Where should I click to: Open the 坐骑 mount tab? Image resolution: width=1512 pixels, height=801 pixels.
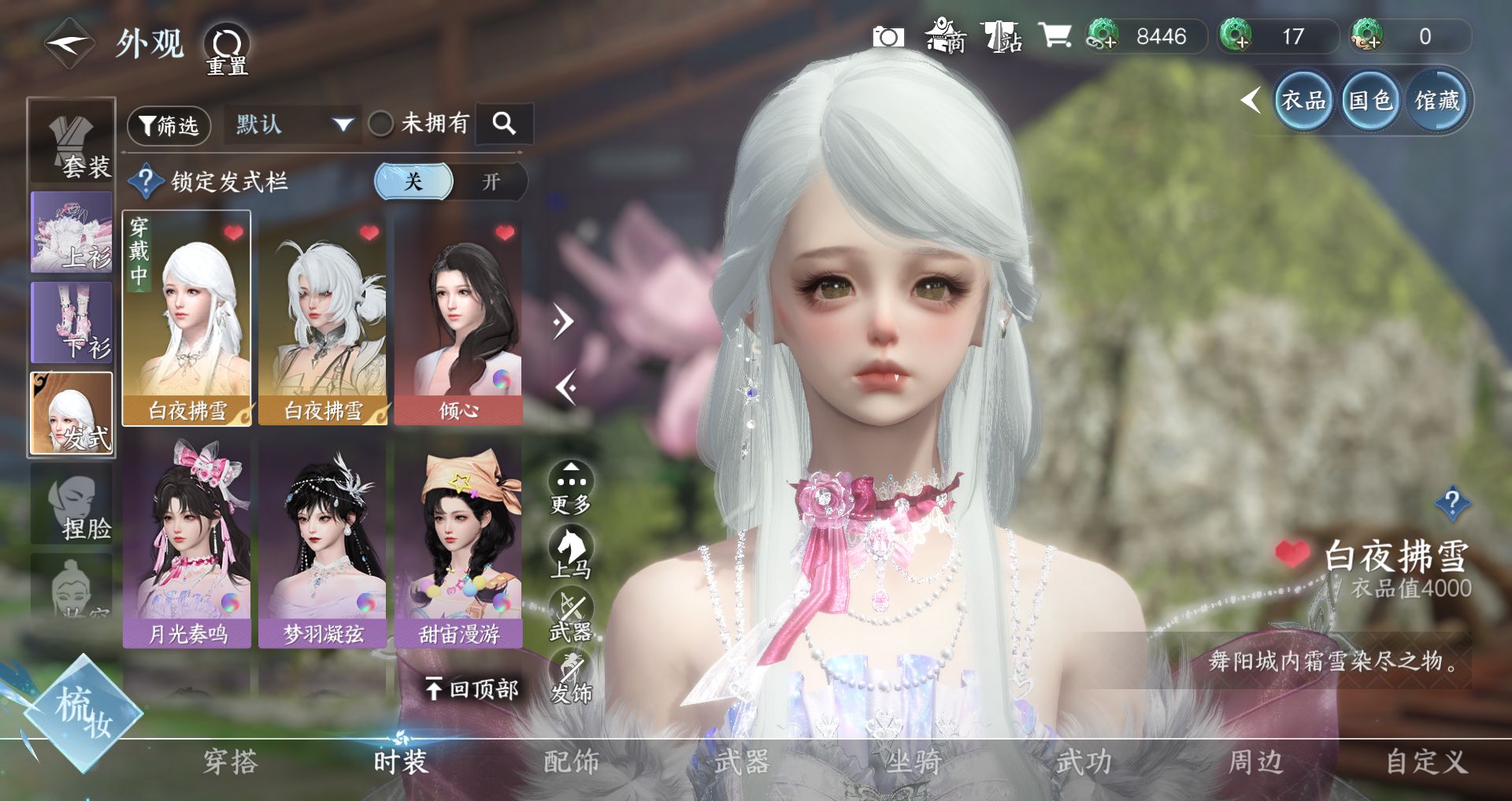913,762
